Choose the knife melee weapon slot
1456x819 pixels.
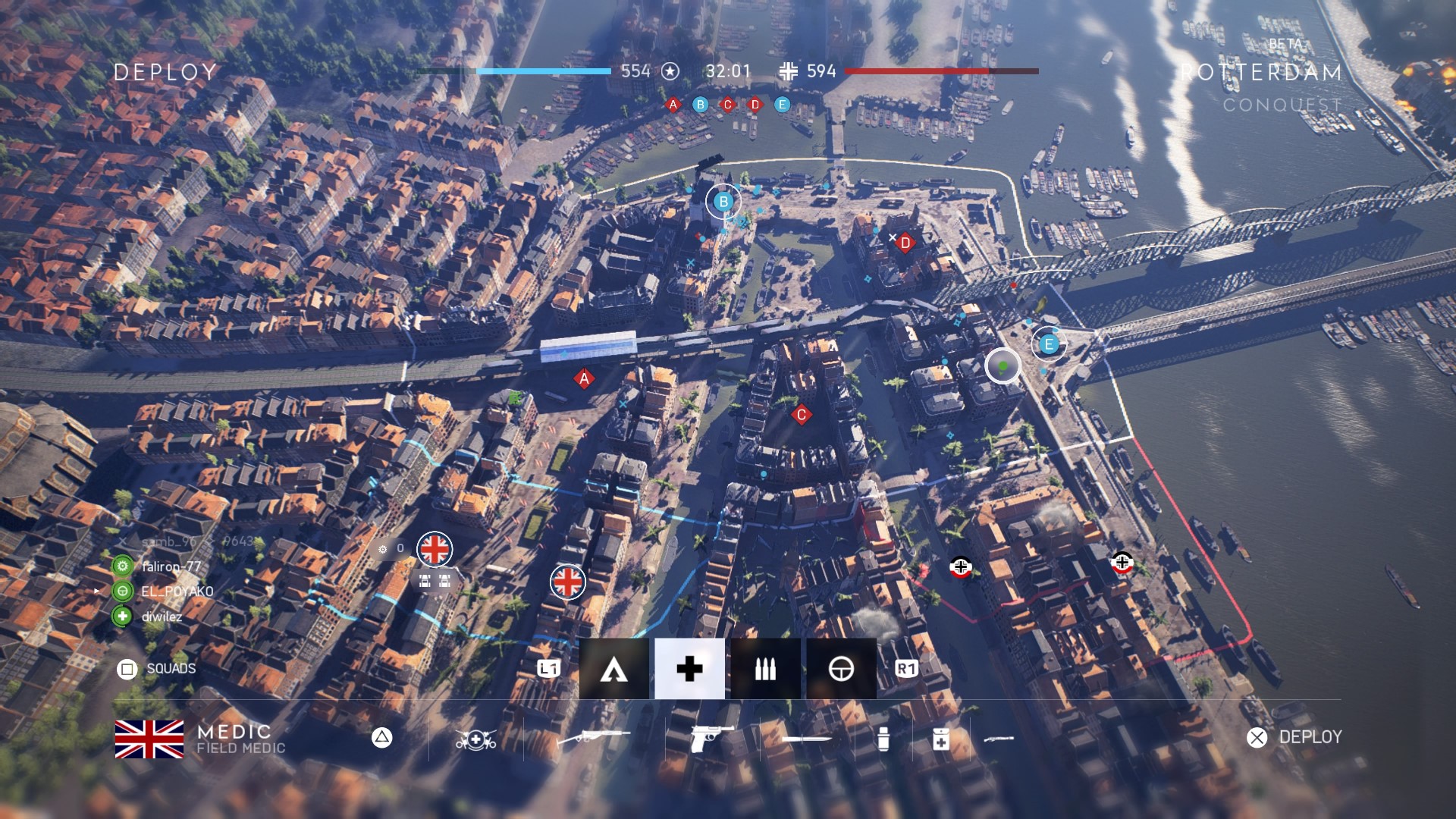806,738
